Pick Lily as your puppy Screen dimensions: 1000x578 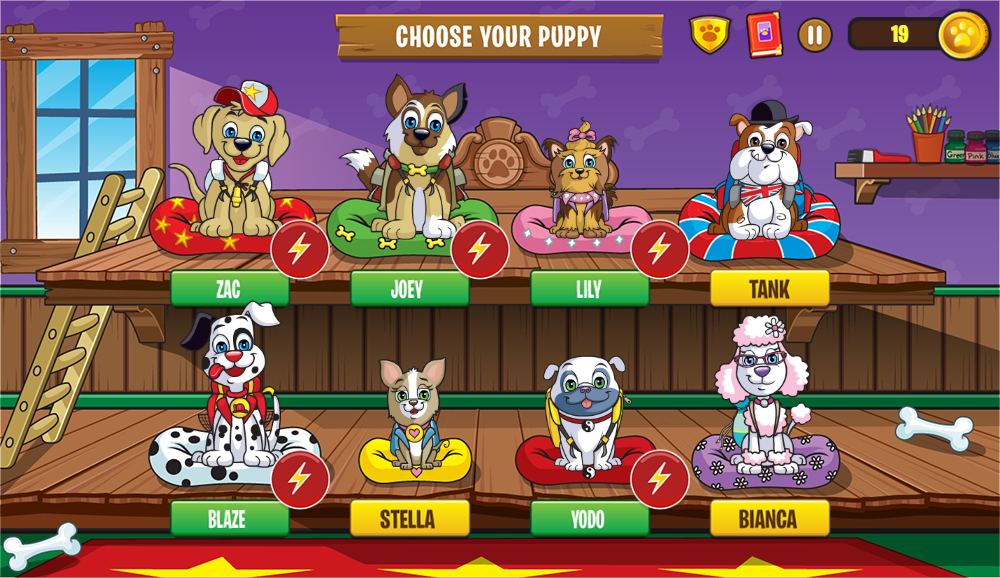589,289
